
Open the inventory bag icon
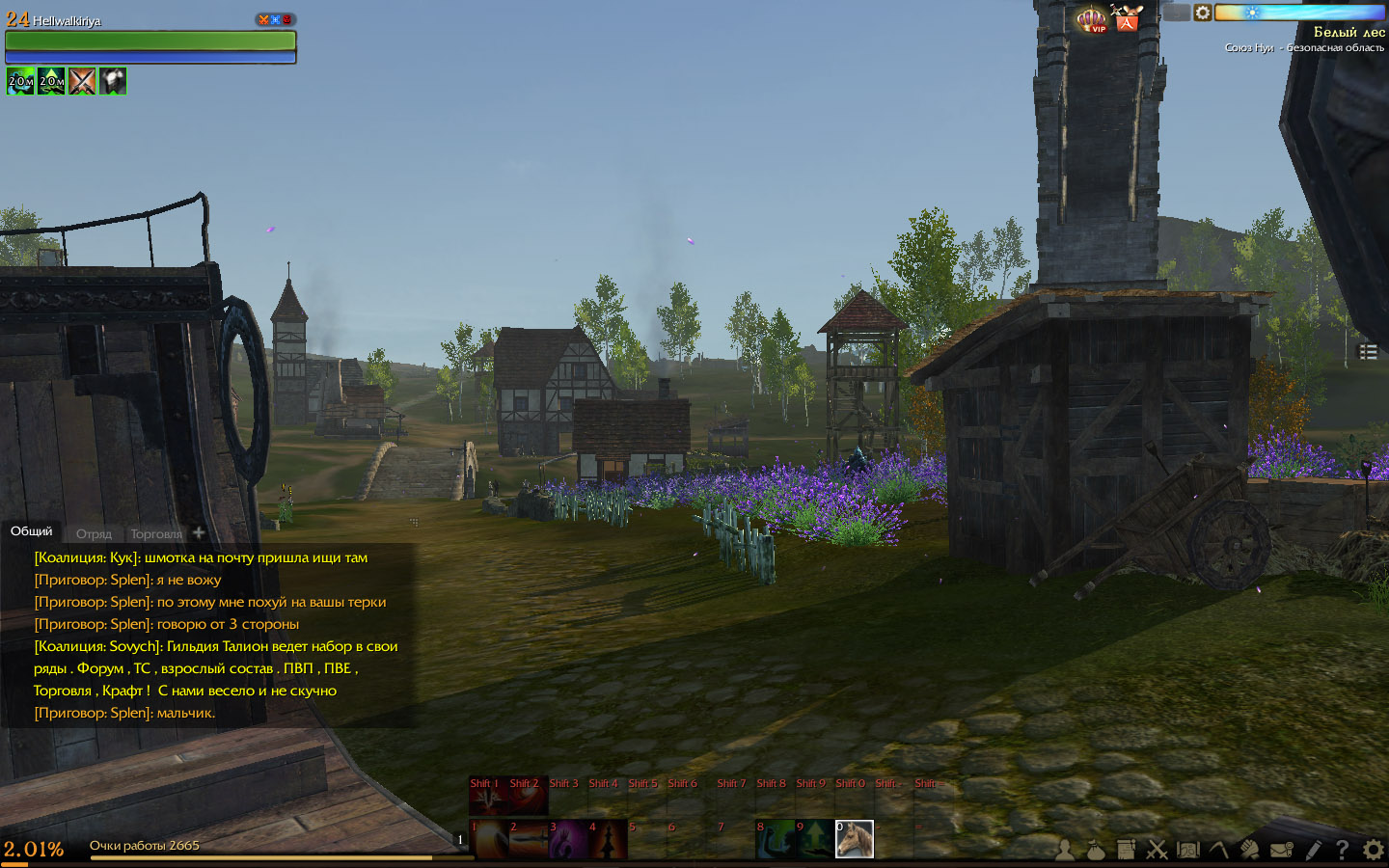[1096, 850]
